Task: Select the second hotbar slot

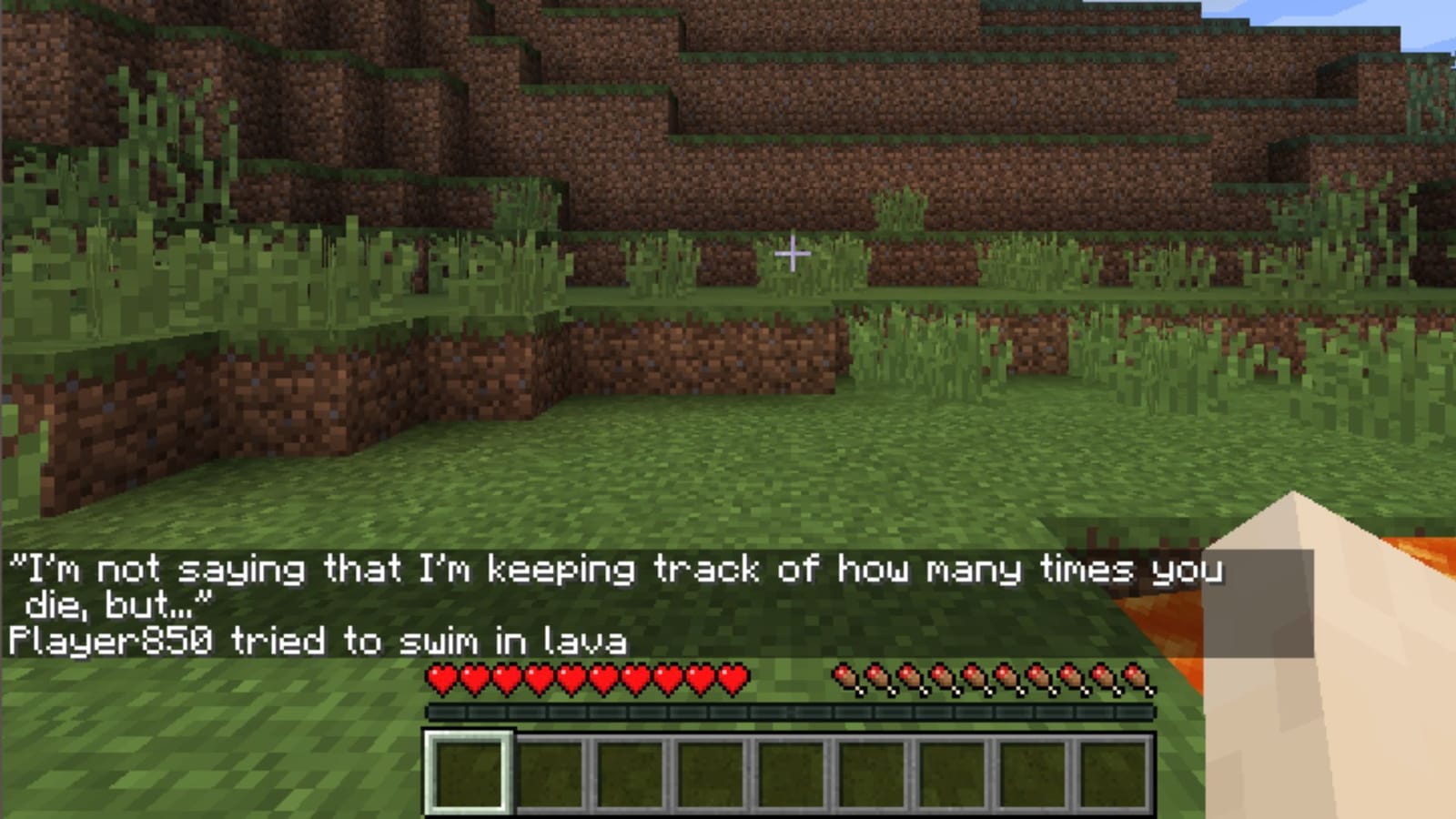Action: click(552, 773)
